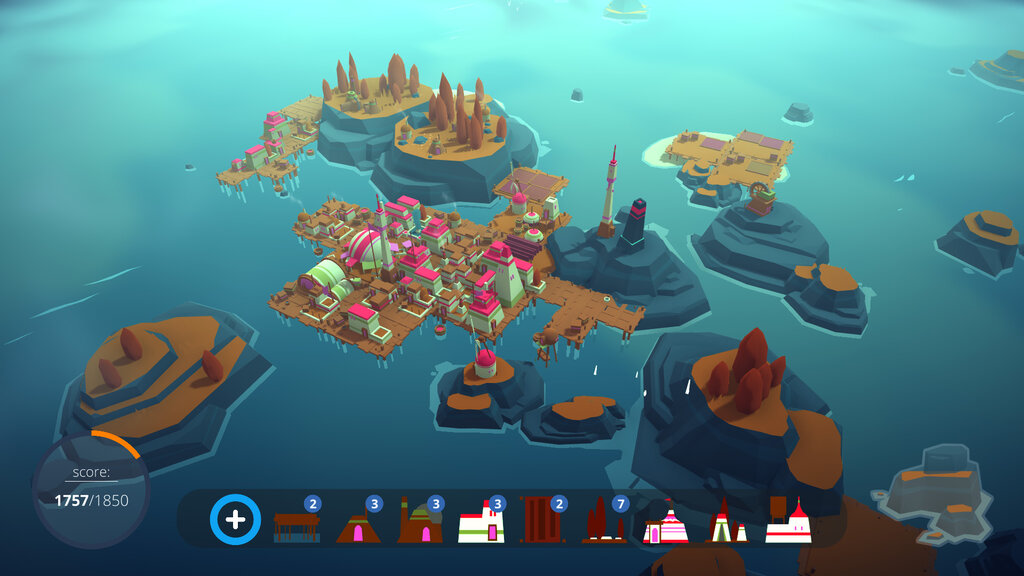Choose the brown tent hut with pink door
Screen dimensions: 1024x576
click(358, 524)
